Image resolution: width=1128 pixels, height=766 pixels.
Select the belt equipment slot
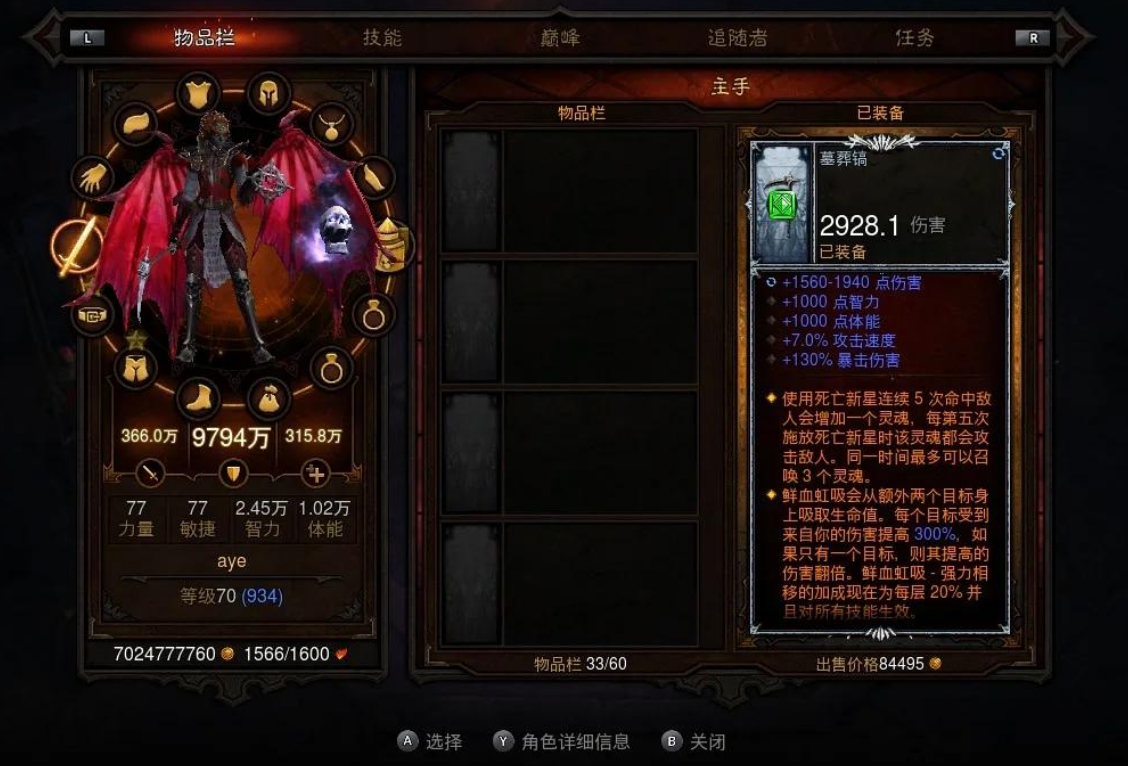click(92, 315)
